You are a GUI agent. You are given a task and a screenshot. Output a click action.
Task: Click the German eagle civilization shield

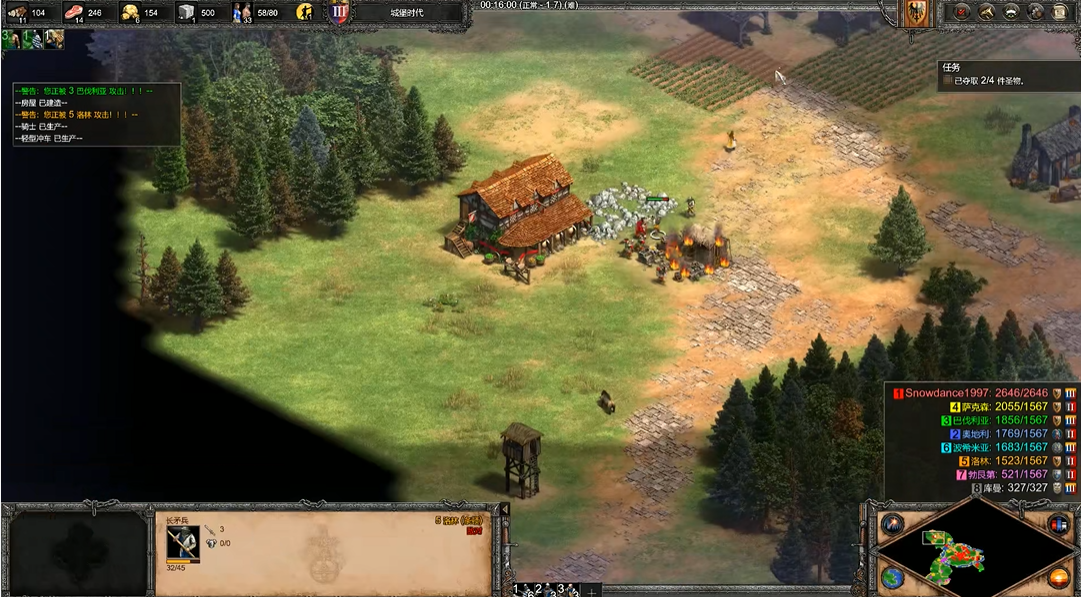tap(916, 12)
